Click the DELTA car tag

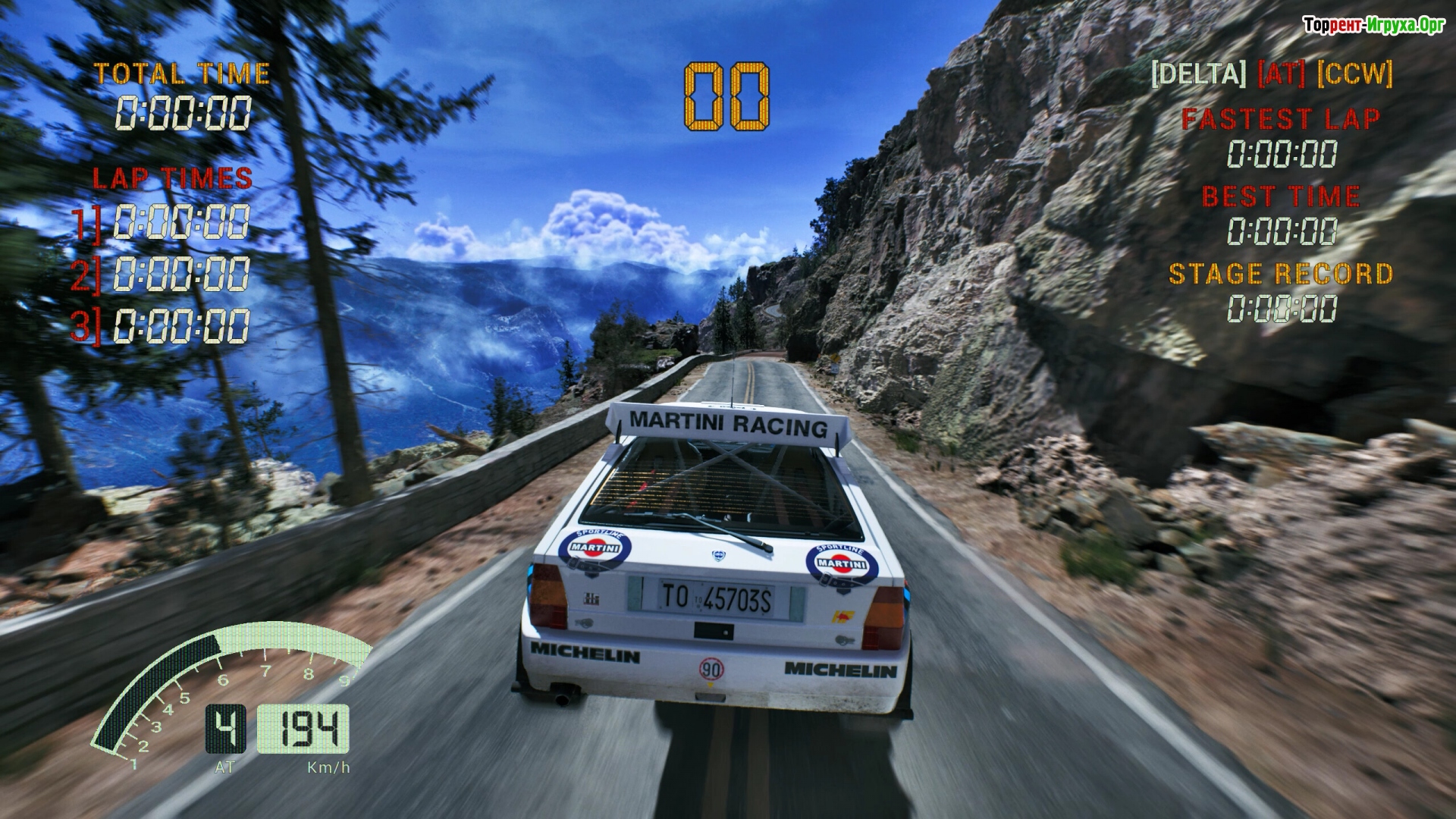pos(1198,74)
